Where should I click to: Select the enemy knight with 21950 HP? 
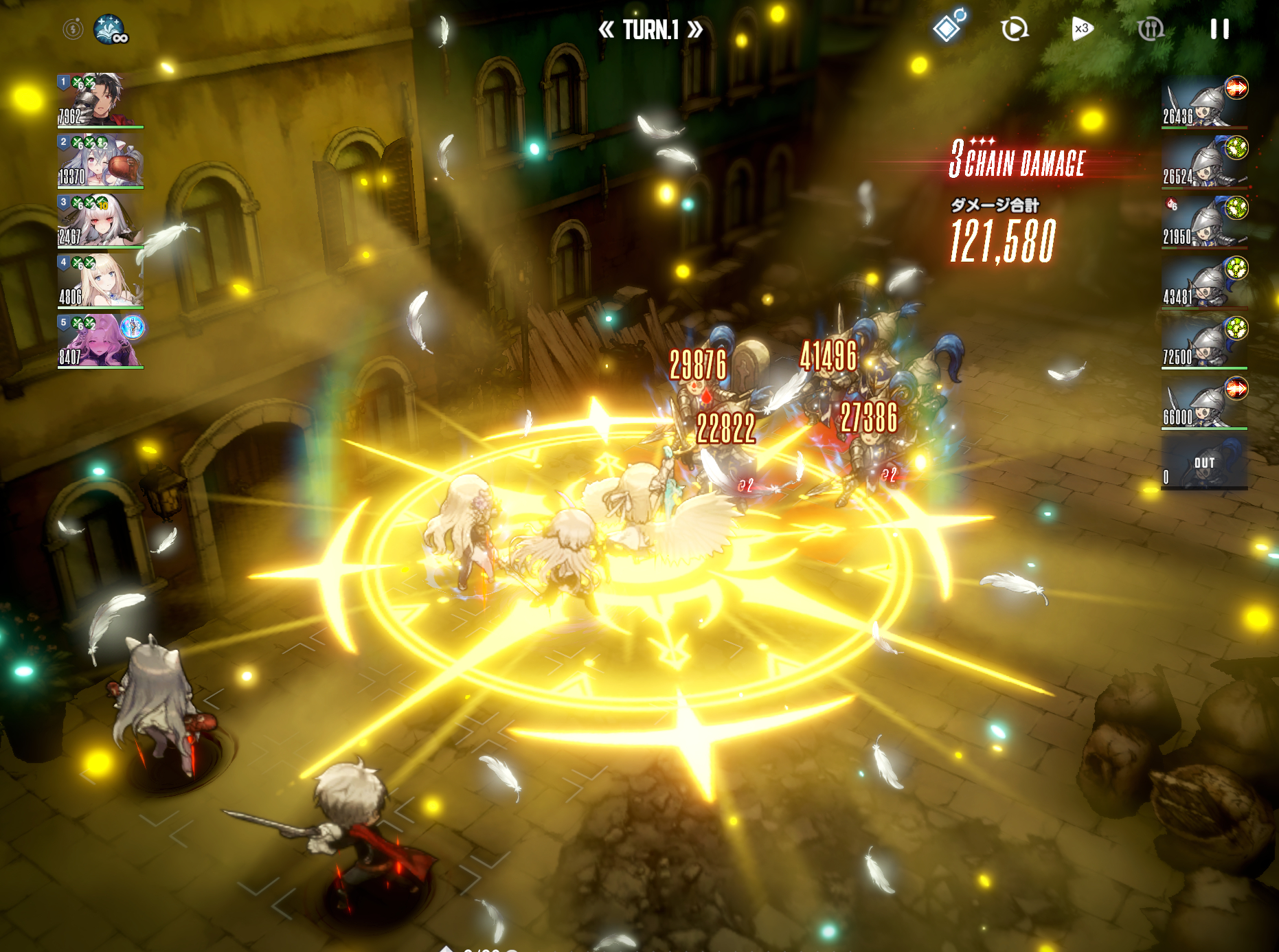1204,222
